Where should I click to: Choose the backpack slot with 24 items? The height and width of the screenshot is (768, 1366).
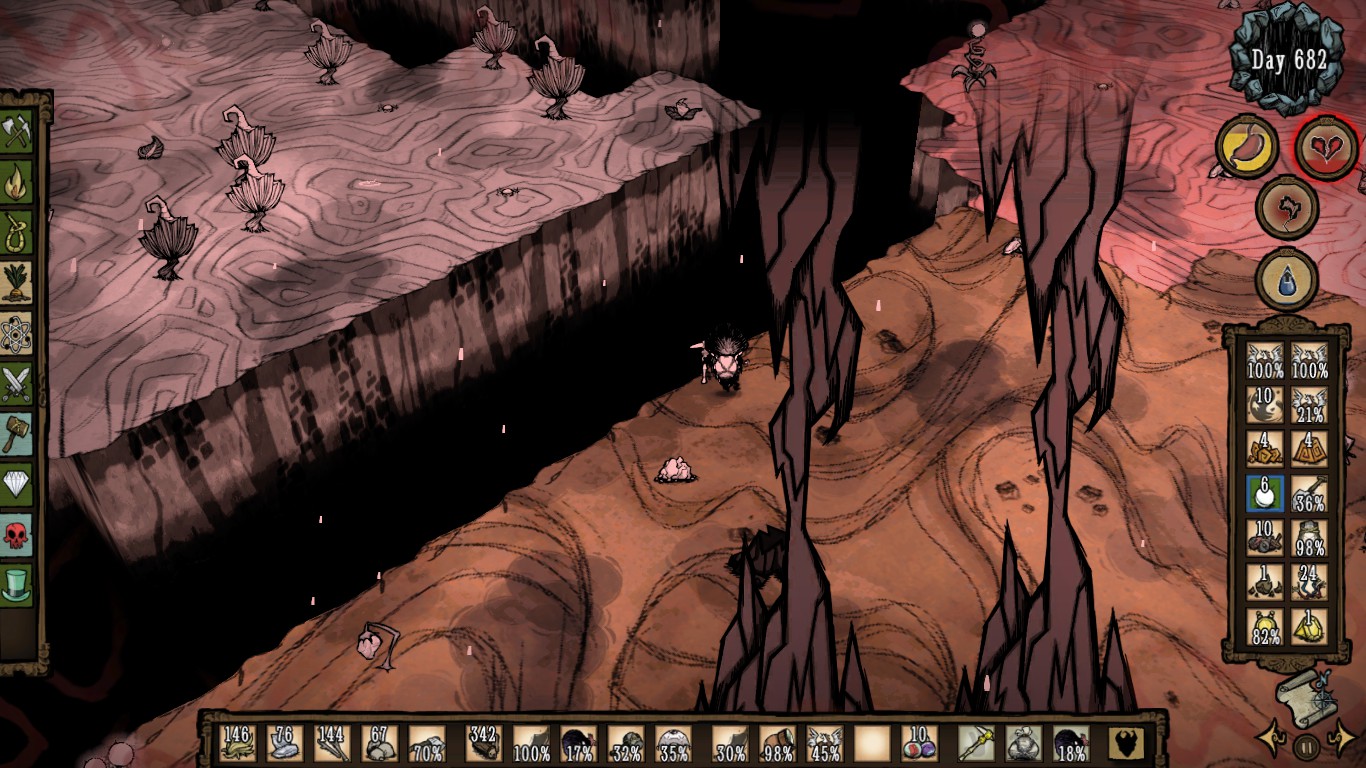(1308, 581)
